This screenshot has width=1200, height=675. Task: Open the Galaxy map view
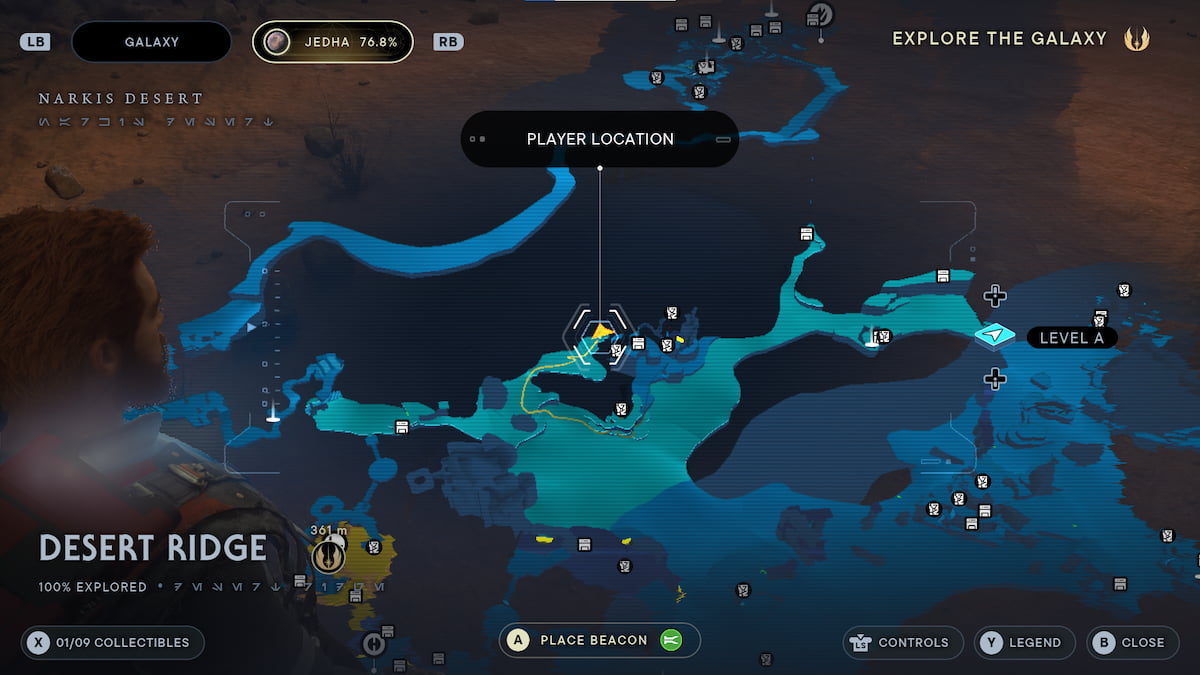(152, 42)
